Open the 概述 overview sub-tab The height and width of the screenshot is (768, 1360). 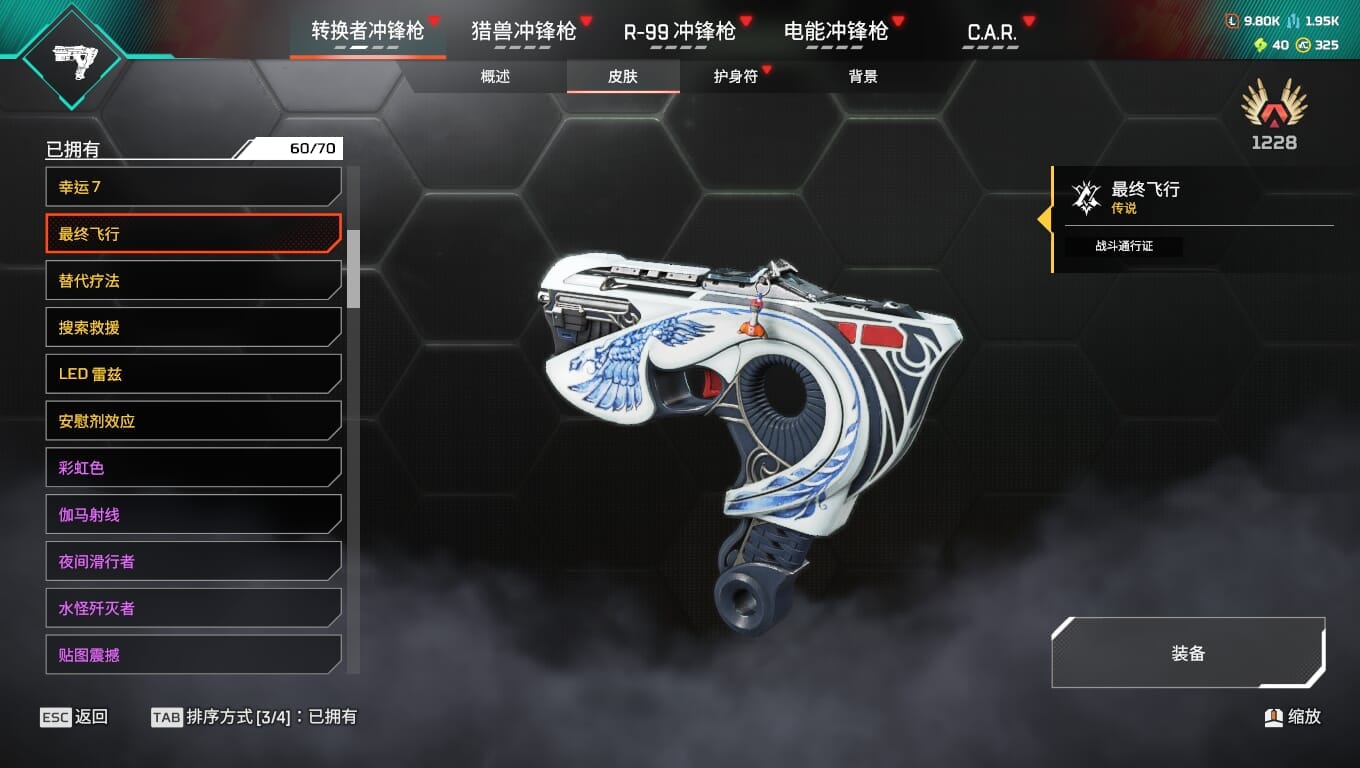click(495, 76)
